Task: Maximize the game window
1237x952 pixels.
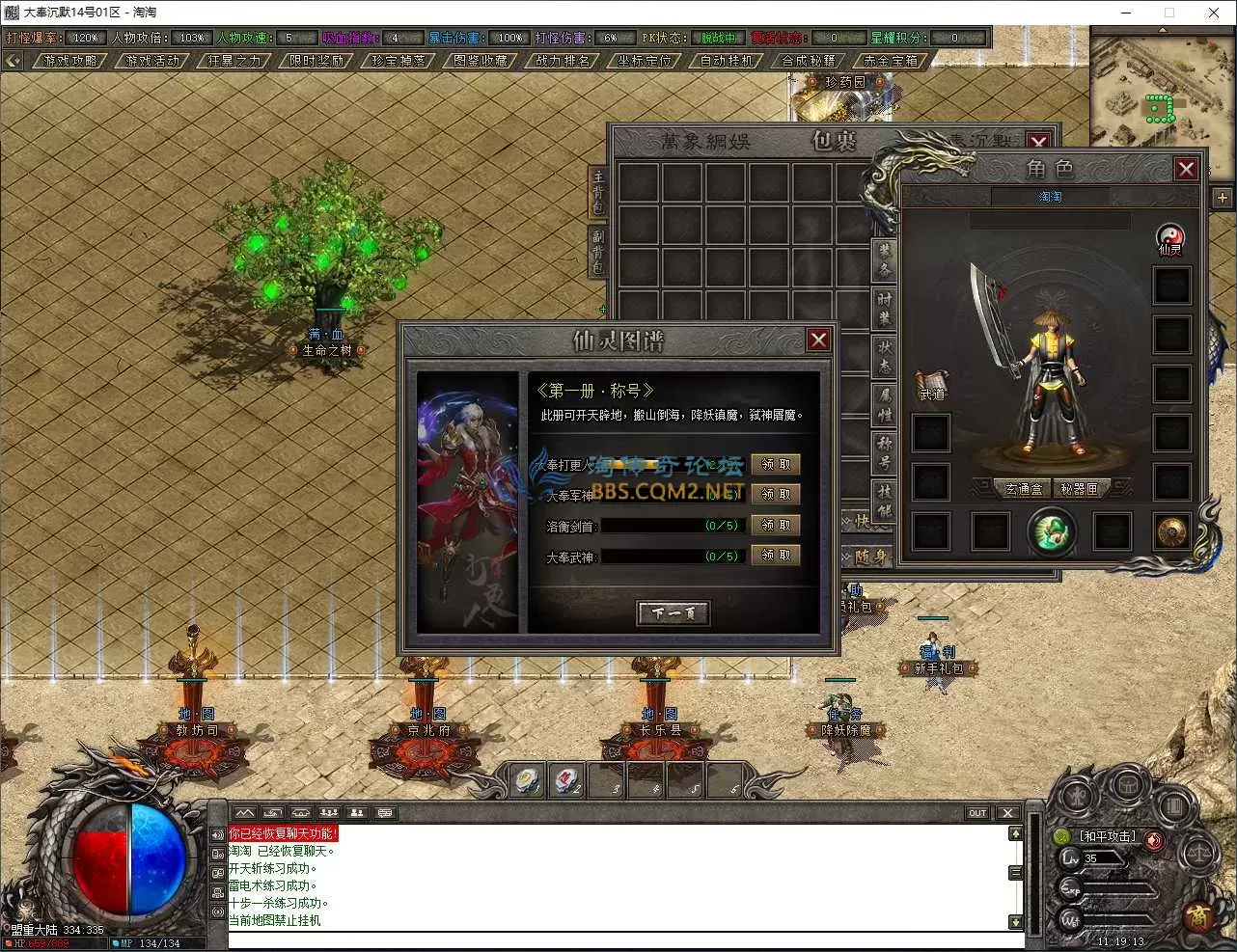Action: tap(1169, 13)
